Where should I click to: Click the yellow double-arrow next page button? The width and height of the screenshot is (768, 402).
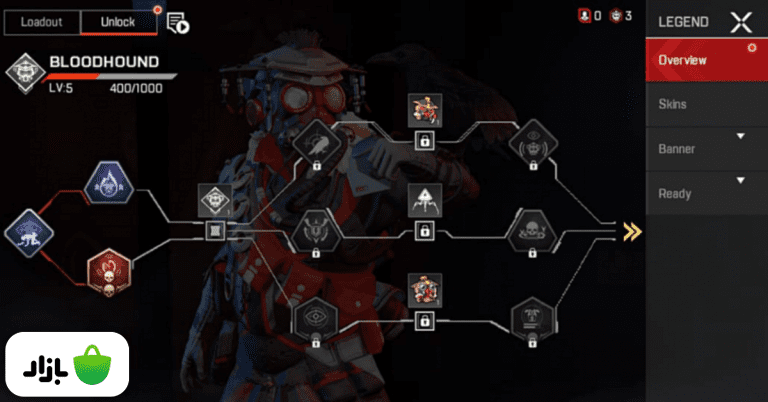click(x=631, y=232)
